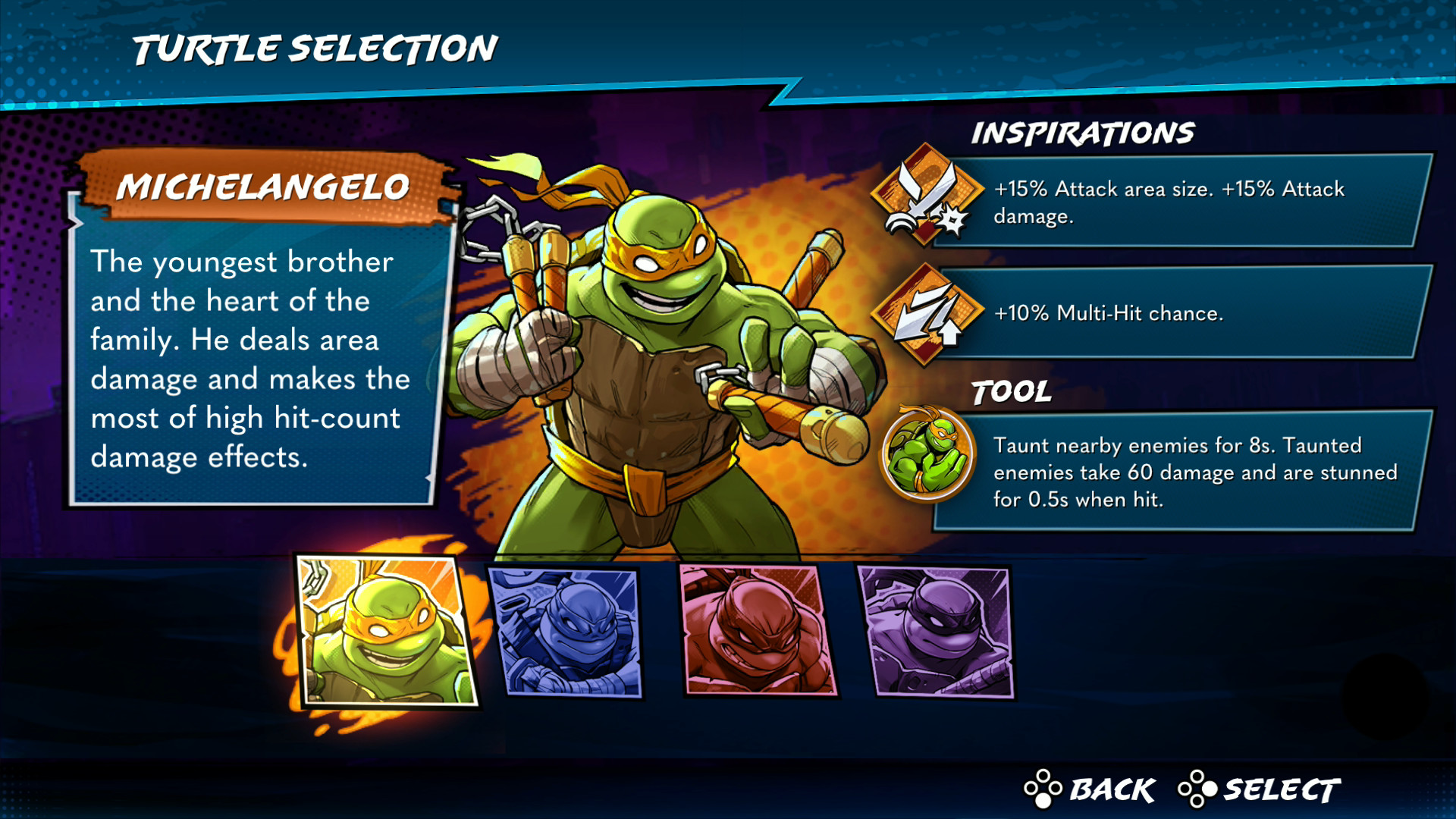Viewport: 1456px width, 819px height.
Task: Confirm with the Select button
Action: pyautogui.click(x=1260, y=790)
